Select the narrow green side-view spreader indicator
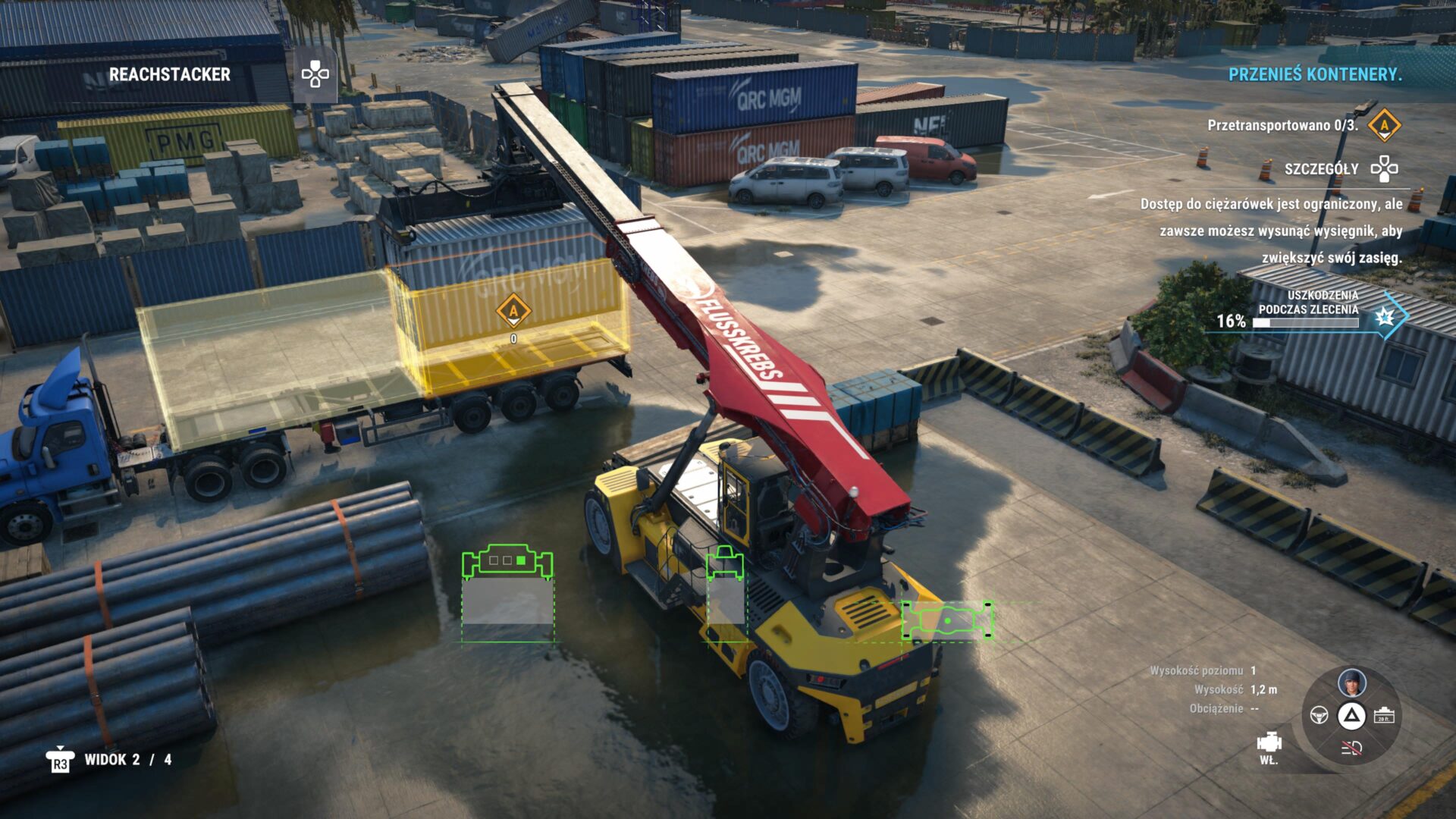Screen dimensions: 1456x819 (x=725, y=563)
